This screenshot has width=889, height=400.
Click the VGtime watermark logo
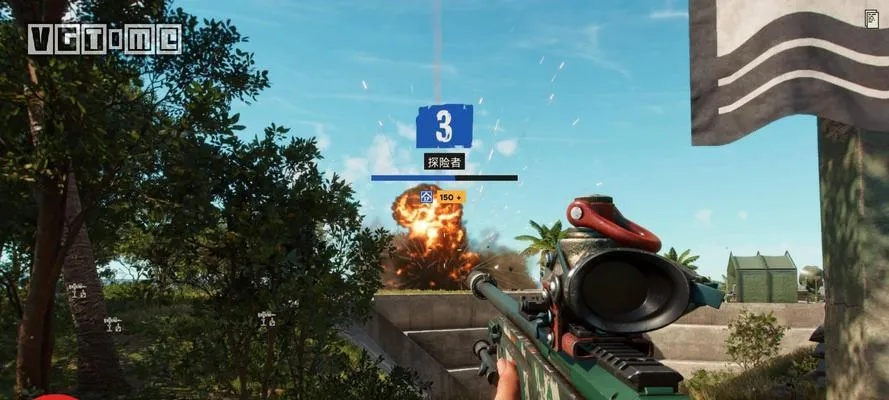pos(104,39)
